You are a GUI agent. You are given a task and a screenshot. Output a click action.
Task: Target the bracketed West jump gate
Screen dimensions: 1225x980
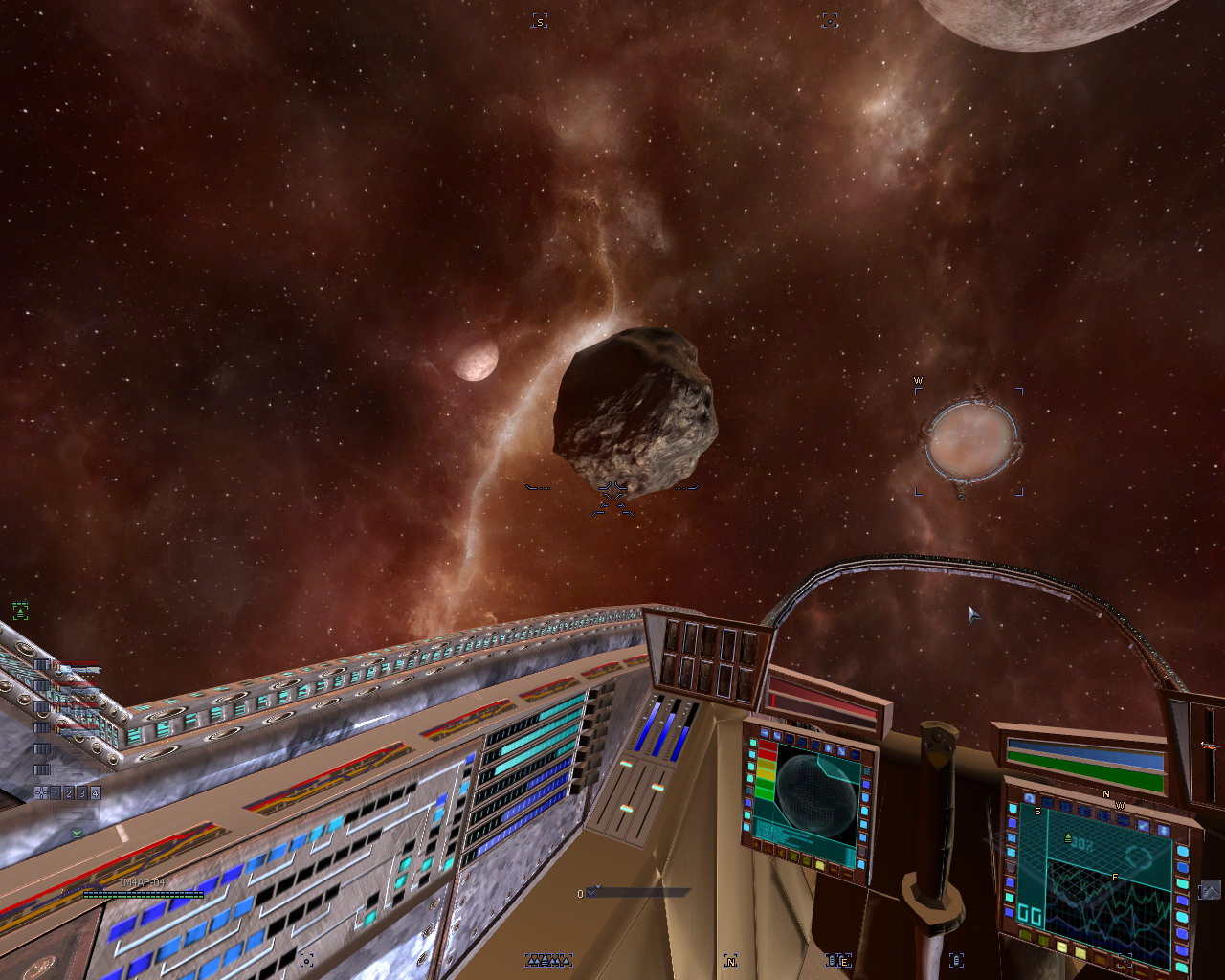(969, 441)
